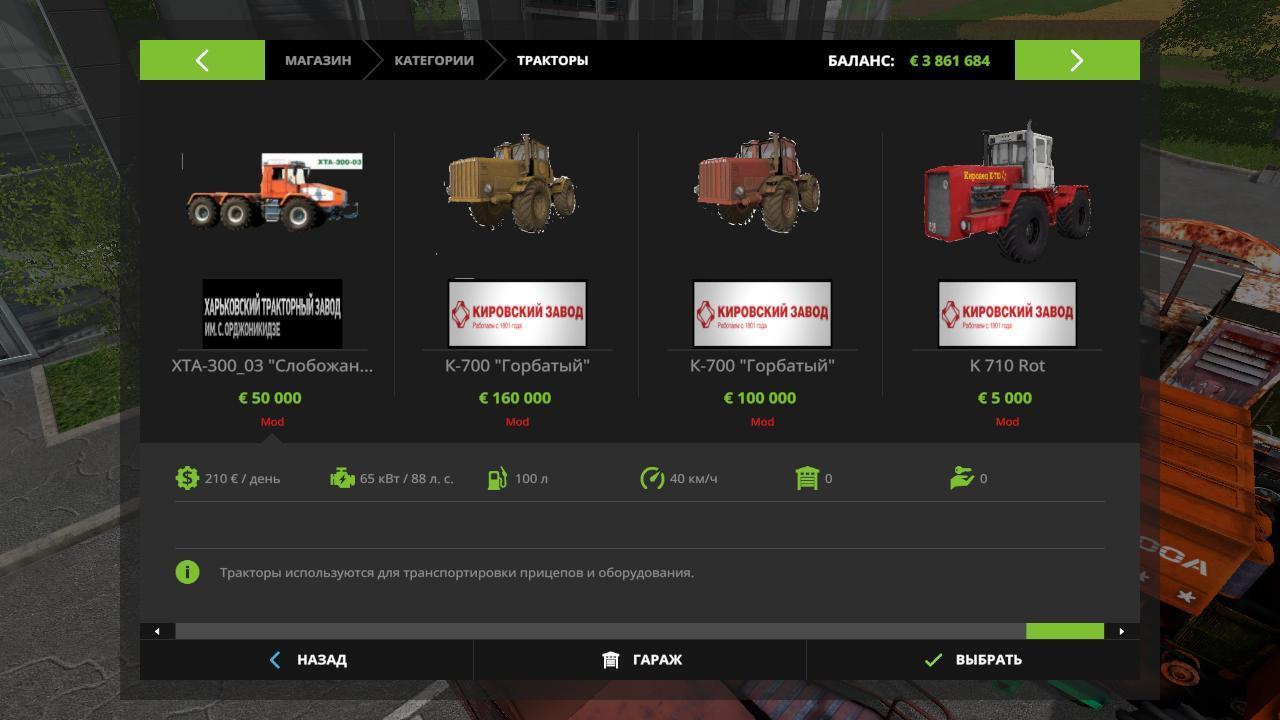Viewport: 1280px width, 720px height.
Task: Click the Тракторы breadcrumb
Action: coord(552,60)
